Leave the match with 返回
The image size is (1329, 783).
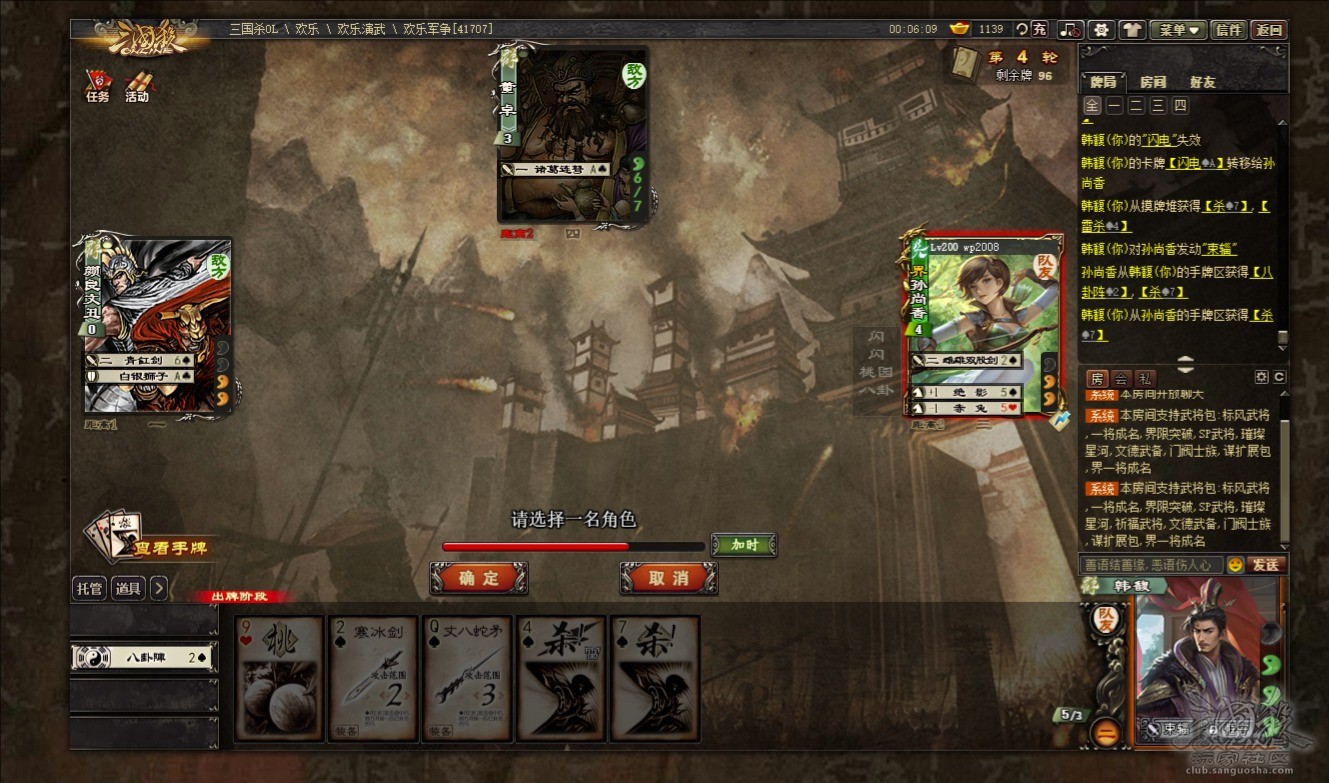[x=1269, y=30]
